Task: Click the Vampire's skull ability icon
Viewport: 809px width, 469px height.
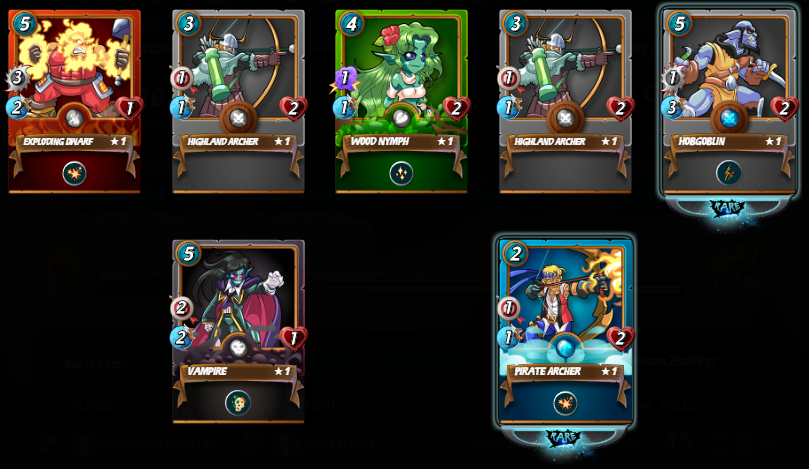Action: [x=238, y=402]
